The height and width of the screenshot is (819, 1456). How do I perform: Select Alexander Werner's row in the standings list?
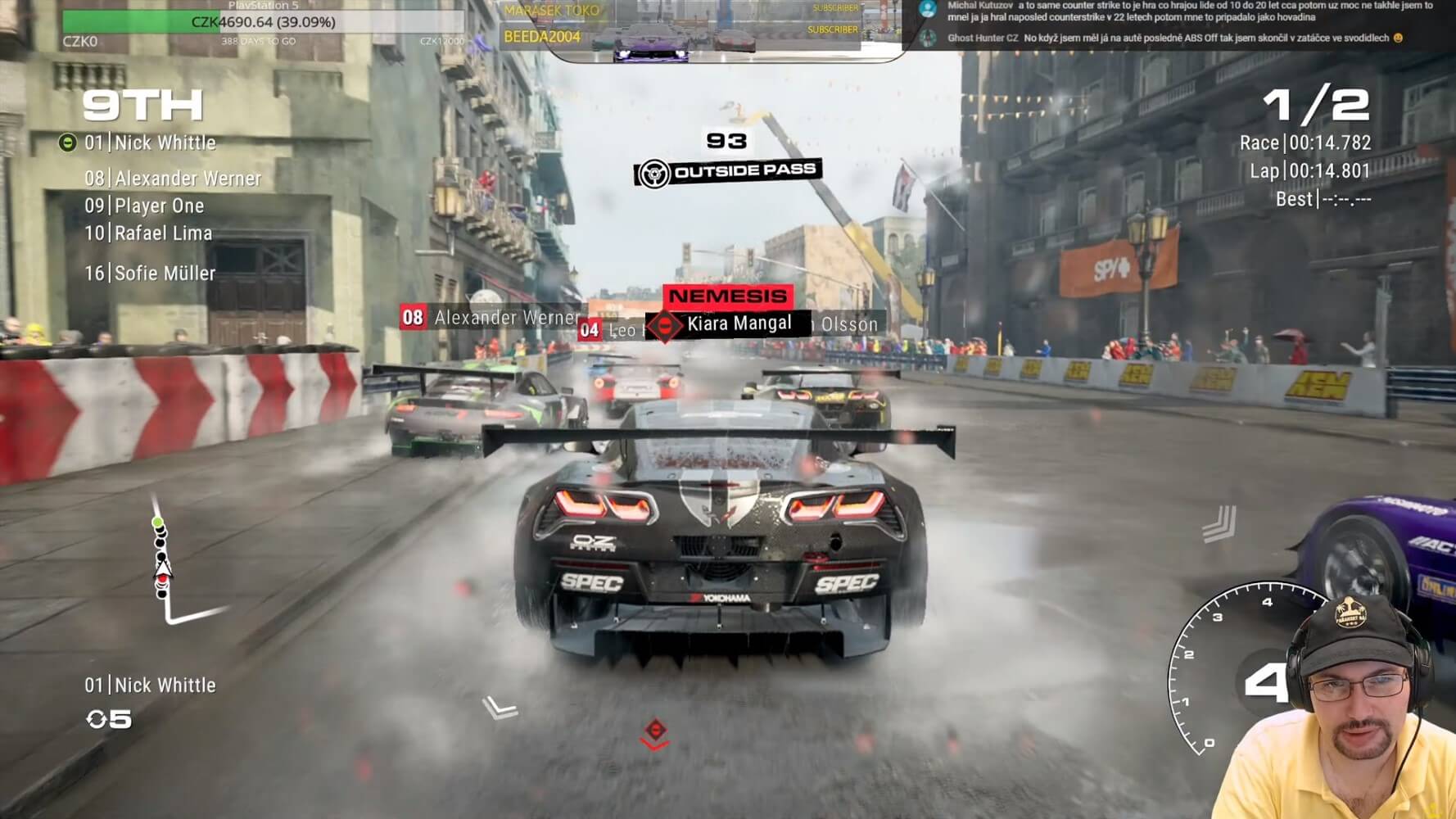coord(173,179)
